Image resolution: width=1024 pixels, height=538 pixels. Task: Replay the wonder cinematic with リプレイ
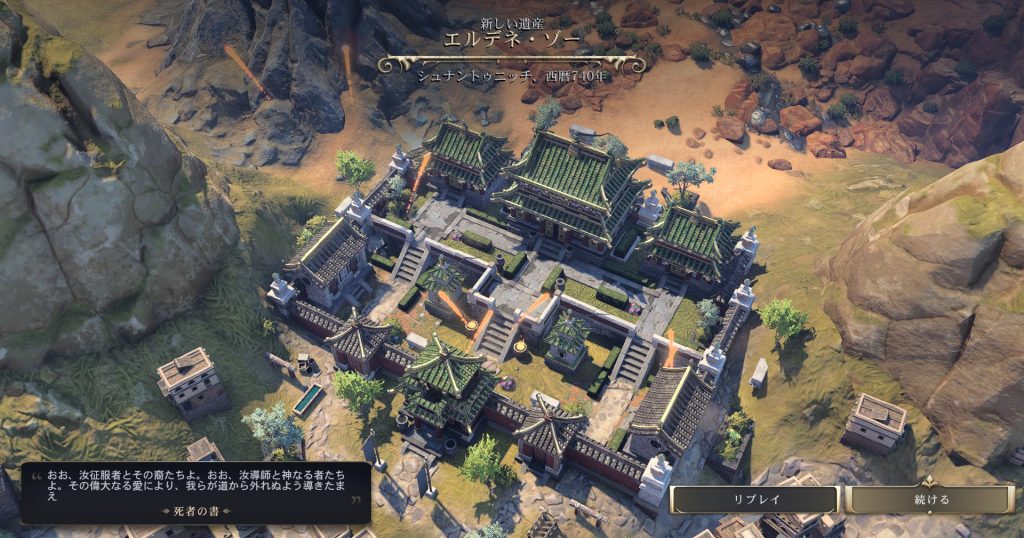click(755, 499)
